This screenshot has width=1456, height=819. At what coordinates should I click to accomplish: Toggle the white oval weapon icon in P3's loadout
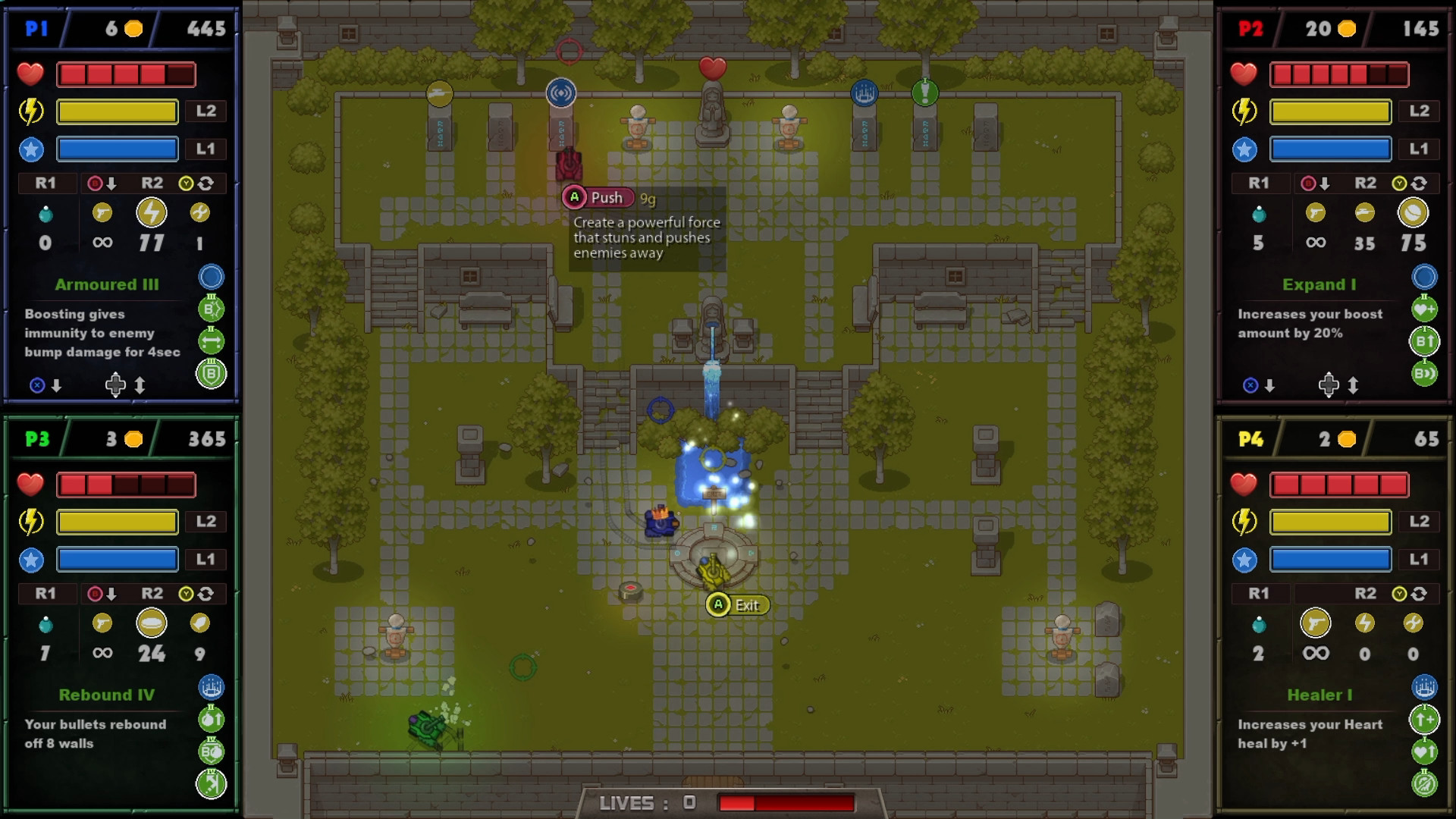coord(152,623)
